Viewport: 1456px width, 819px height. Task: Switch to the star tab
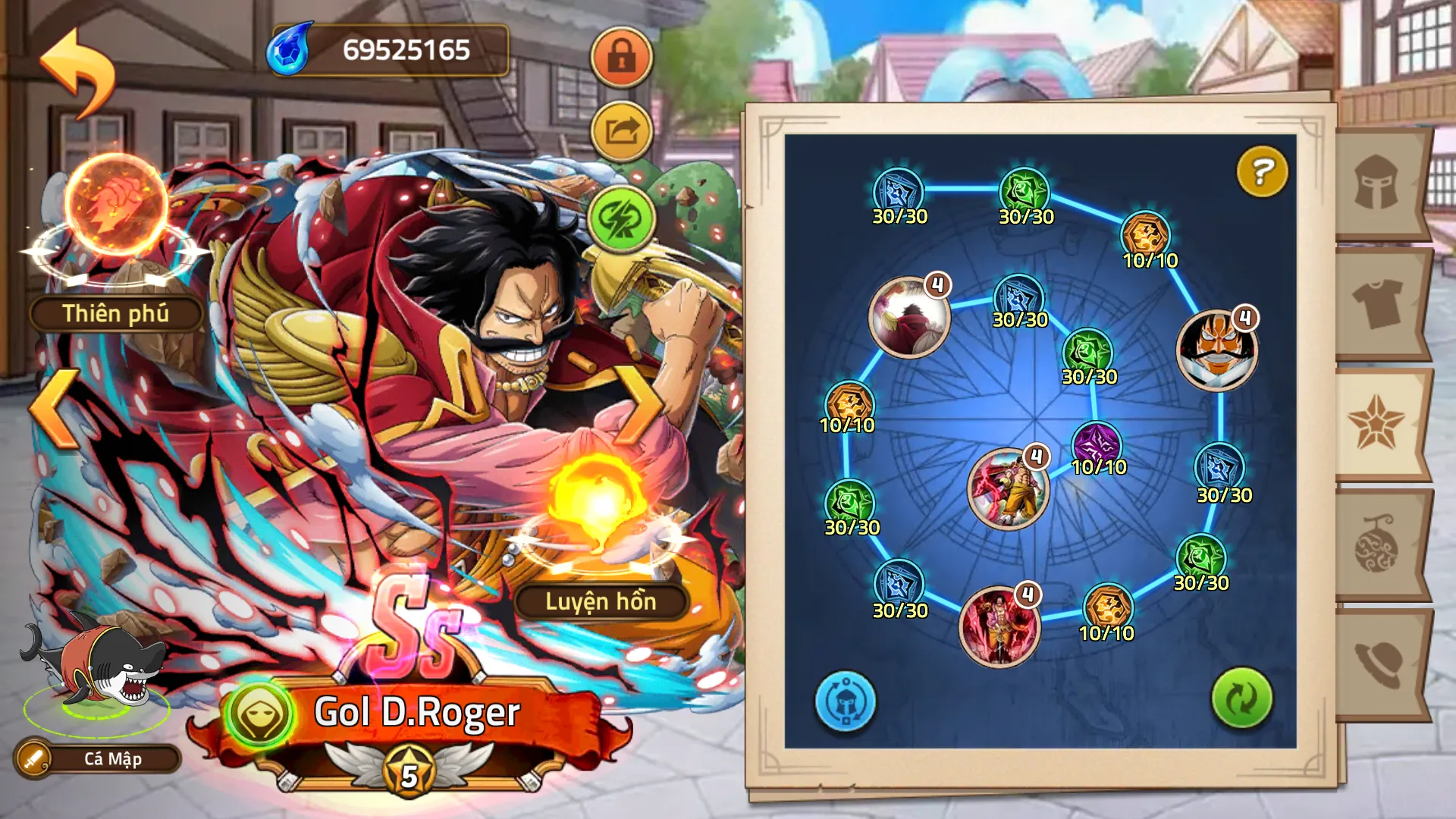click(x=1377, y=423)
